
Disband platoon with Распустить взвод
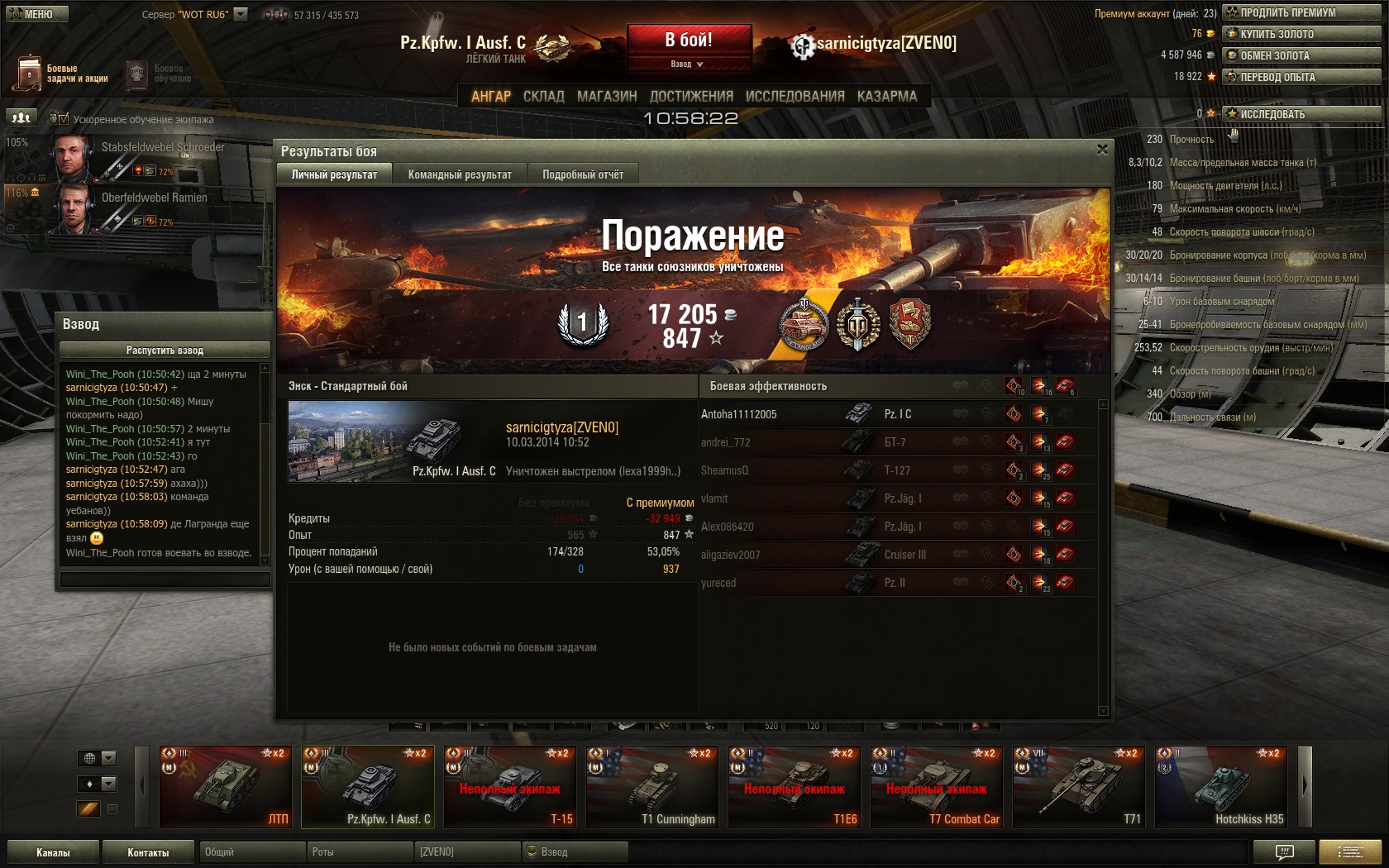pos(165,351)
